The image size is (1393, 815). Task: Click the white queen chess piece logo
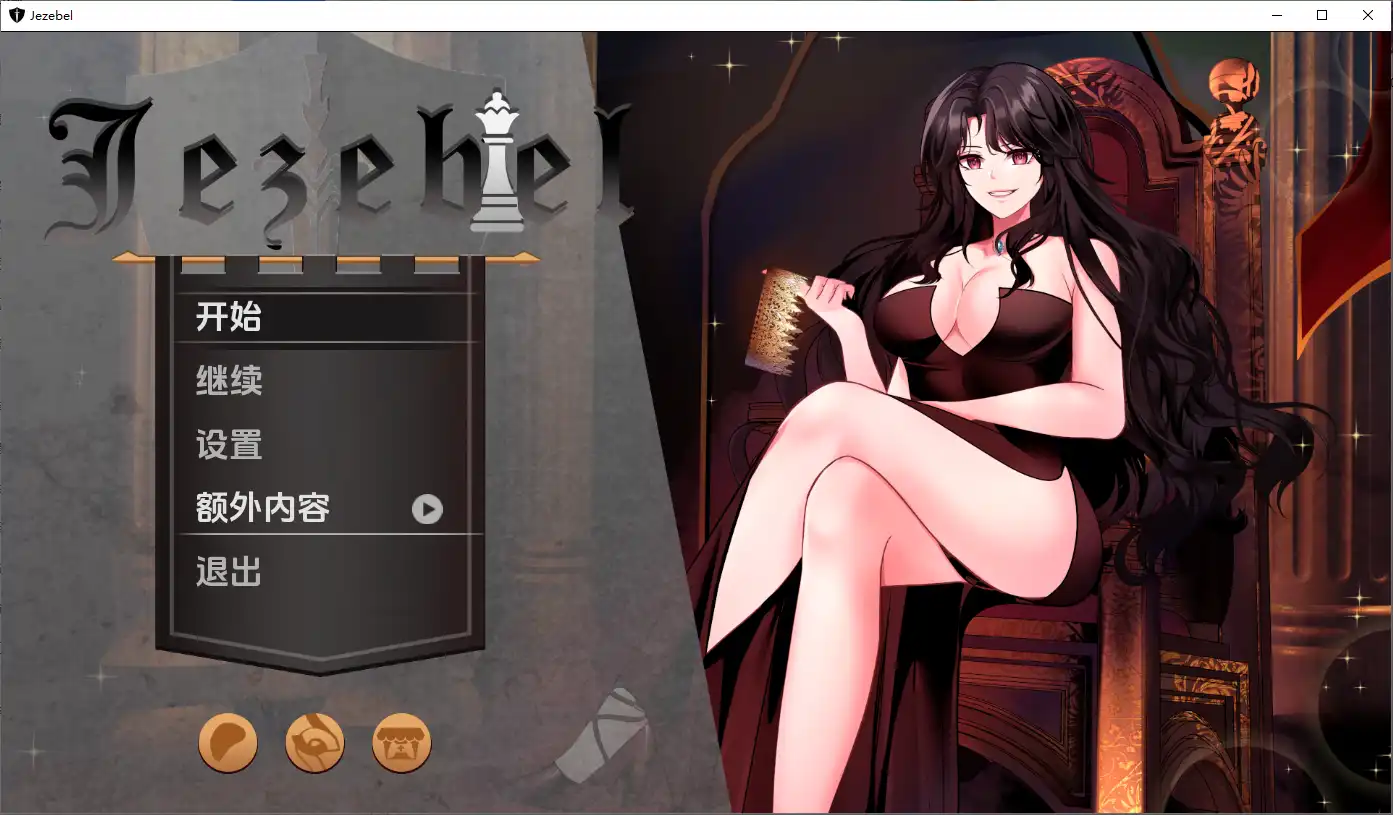point(497,165)
